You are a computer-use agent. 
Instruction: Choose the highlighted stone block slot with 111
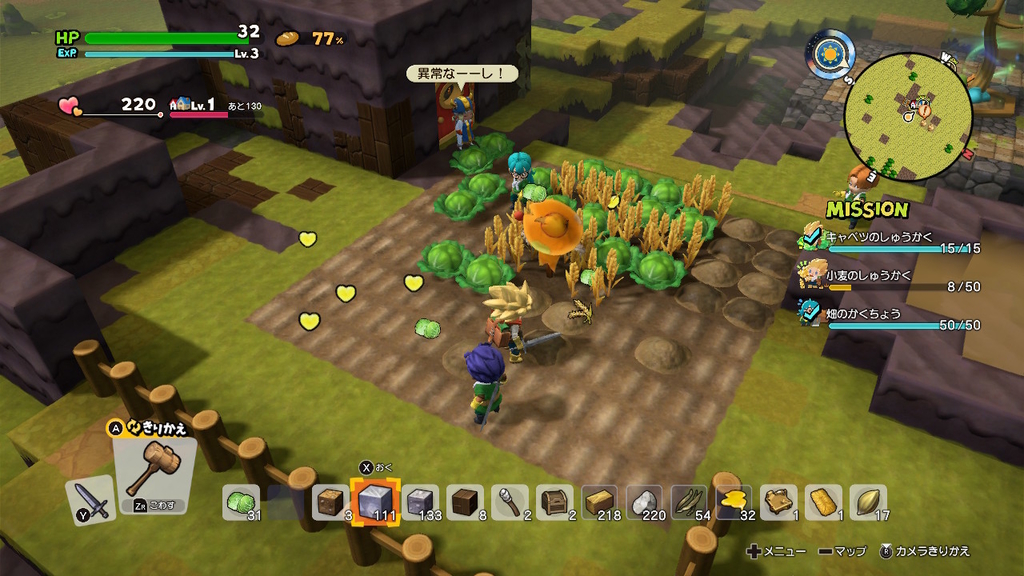click(377, 502)
